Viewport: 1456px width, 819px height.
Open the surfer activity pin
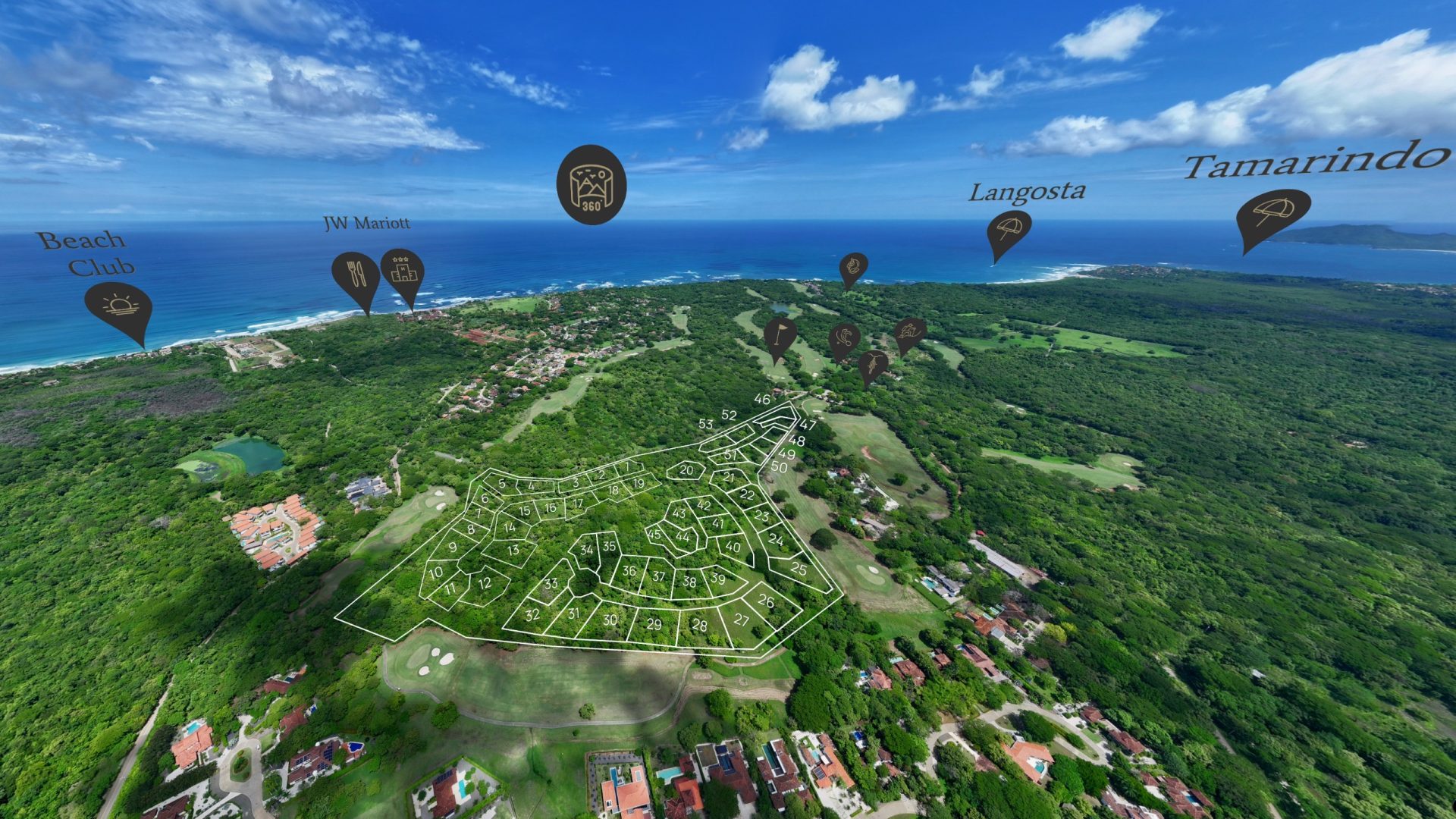[909, 332]
